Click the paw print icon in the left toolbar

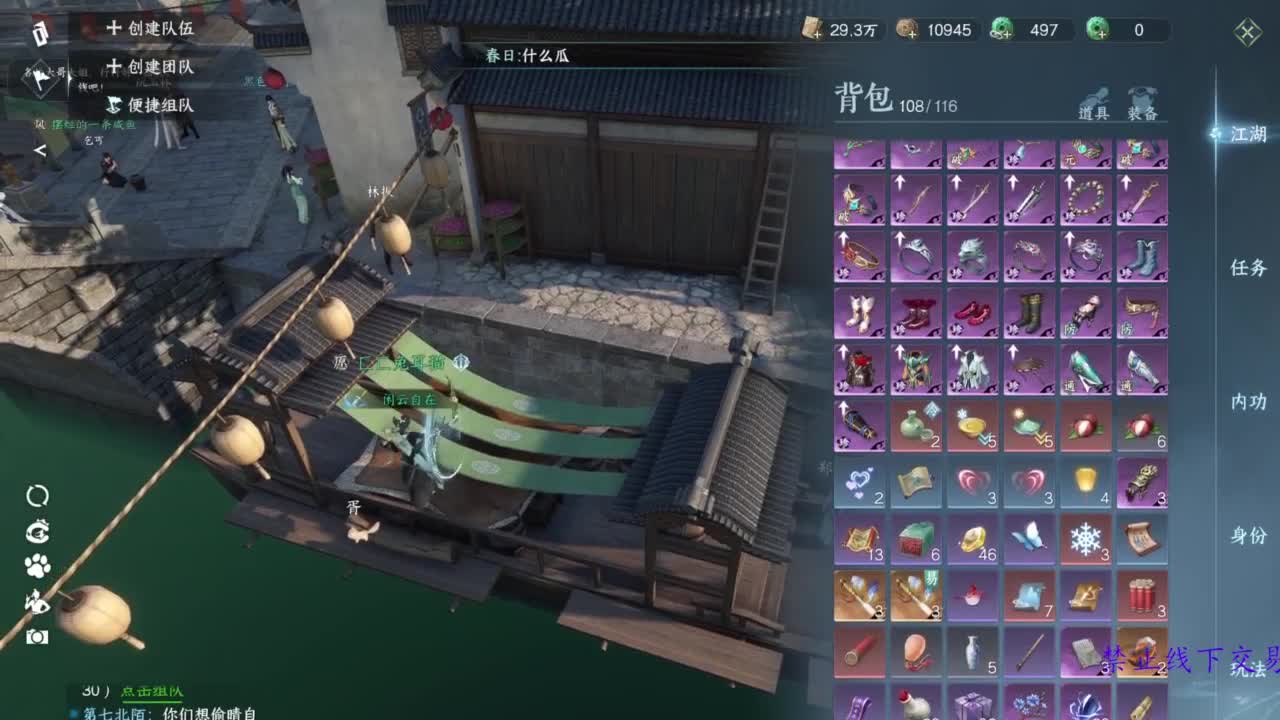point(37,565)
